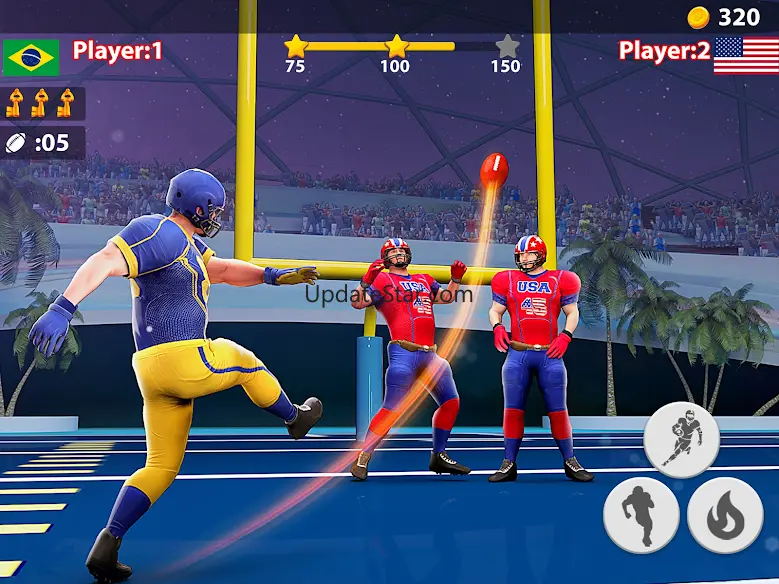
Task: Tap the ball-carrier player action button
Action: point(682,439)
